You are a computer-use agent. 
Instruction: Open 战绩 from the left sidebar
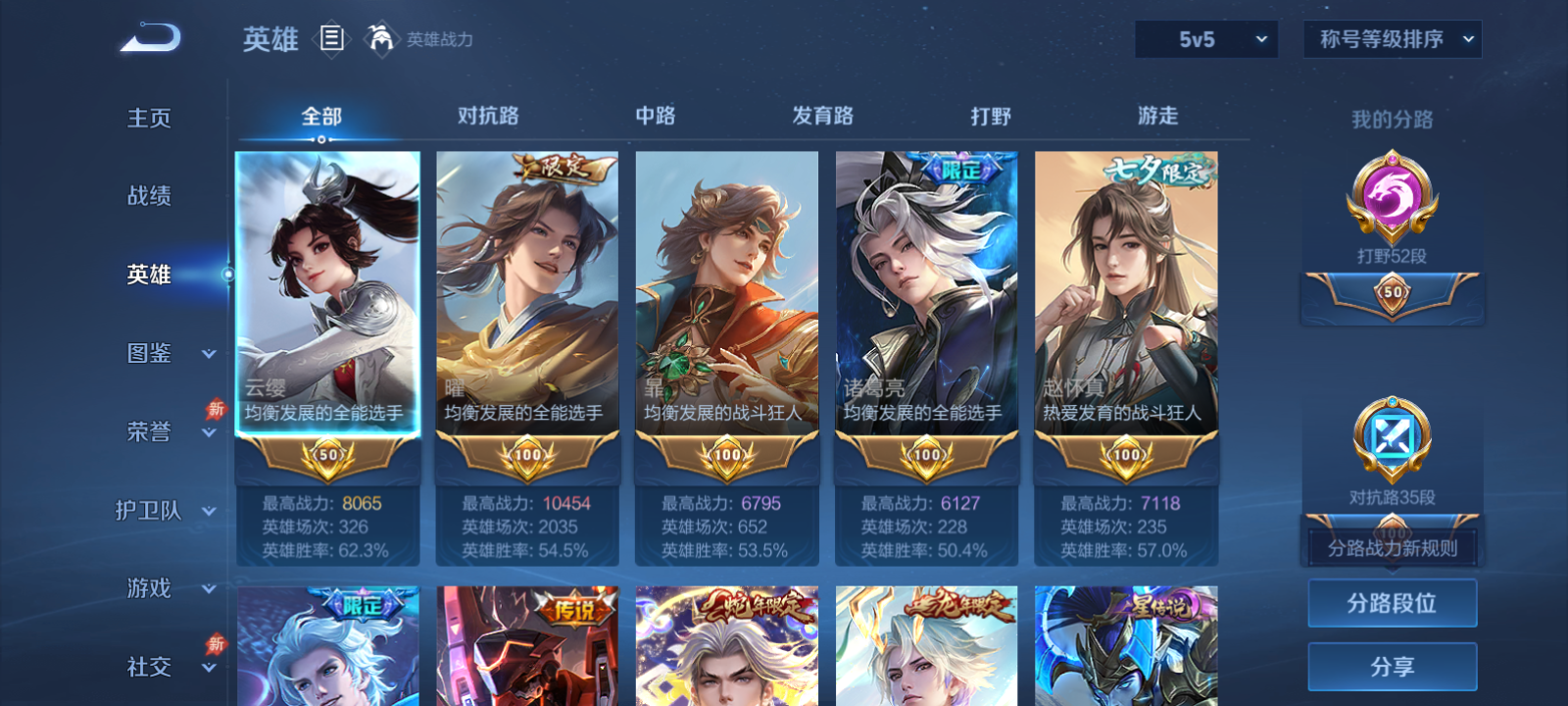pos(147,196)
